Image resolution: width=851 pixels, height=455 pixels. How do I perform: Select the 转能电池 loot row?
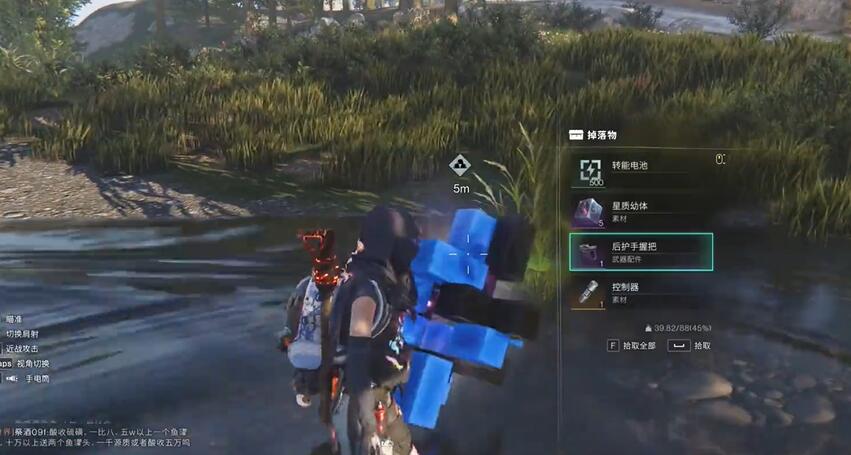[640, 170]
